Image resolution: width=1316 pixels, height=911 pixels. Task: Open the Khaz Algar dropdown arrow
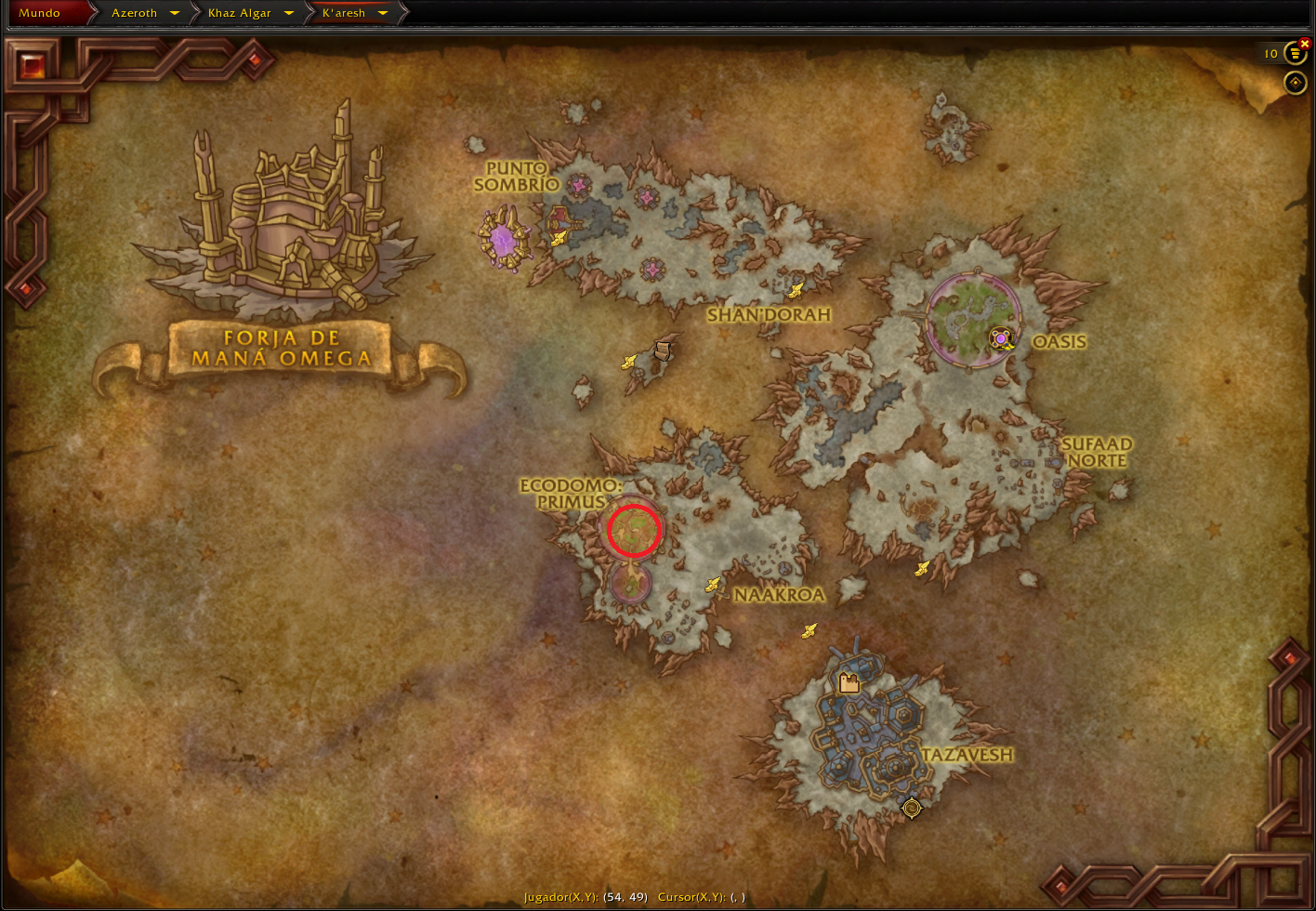tap(289, 13)
